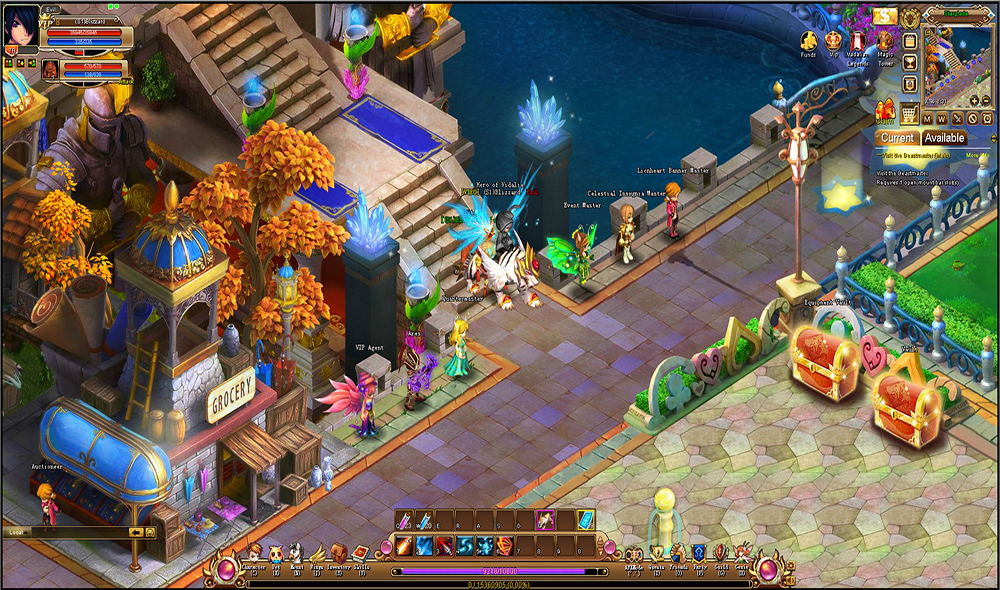Switch to the Current quests tab
Viewport: 1000px width, 590px height.
[897, 138]
